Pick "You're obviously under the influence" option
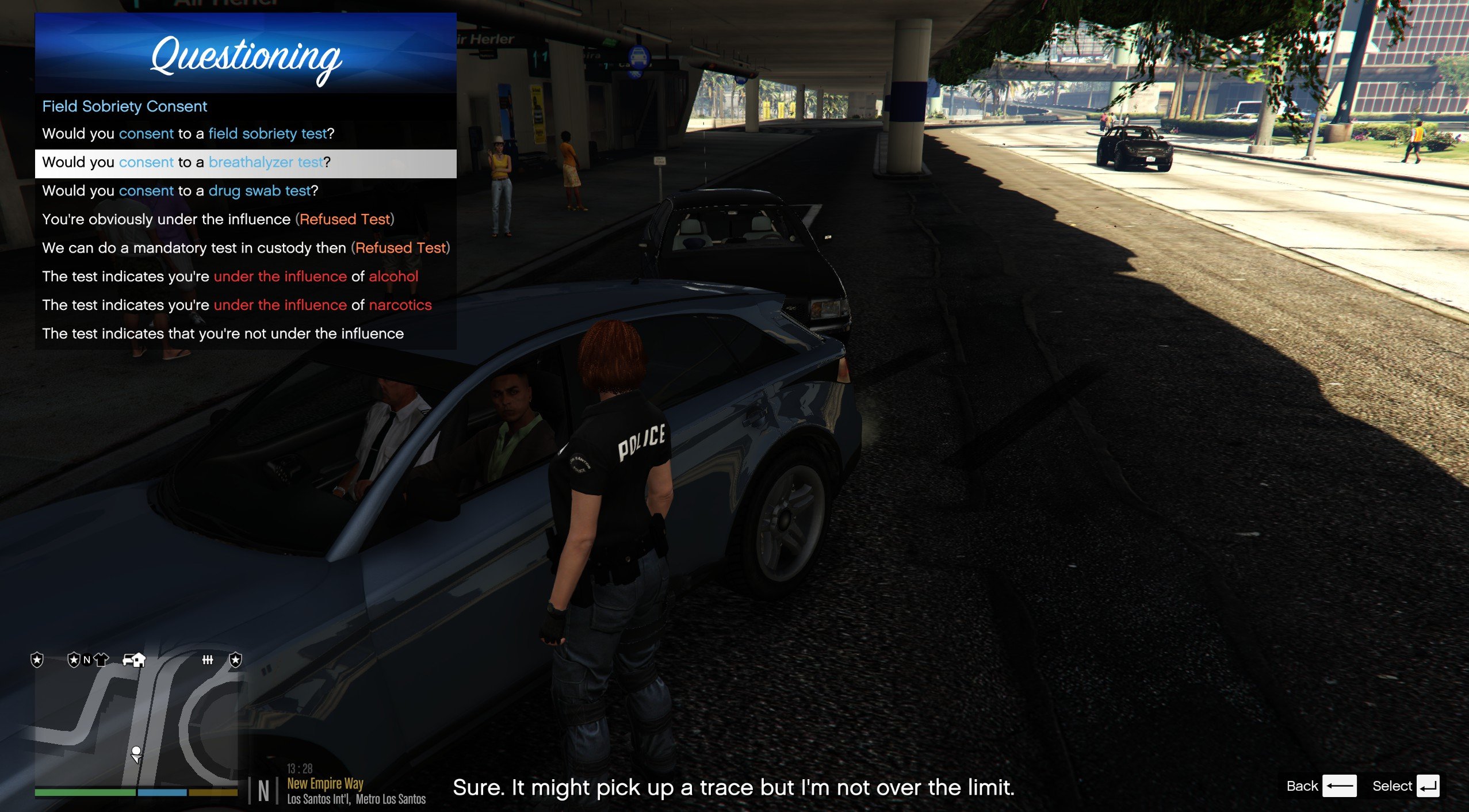 pyautogui.click(x=218, y=220)
